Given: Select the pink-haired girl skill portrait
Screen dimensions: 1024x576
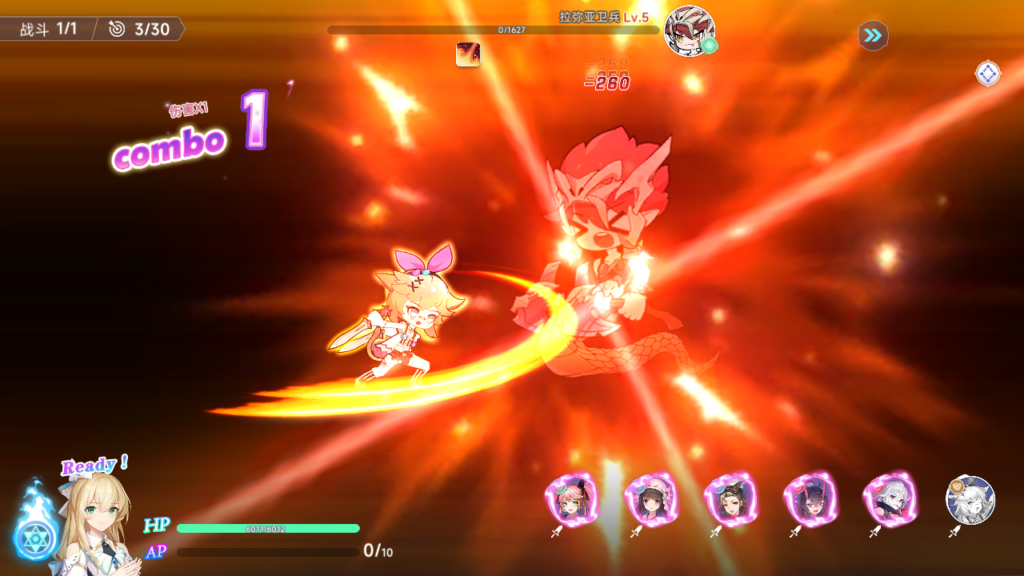Looking at the screenshot, I should click(572, 498).
